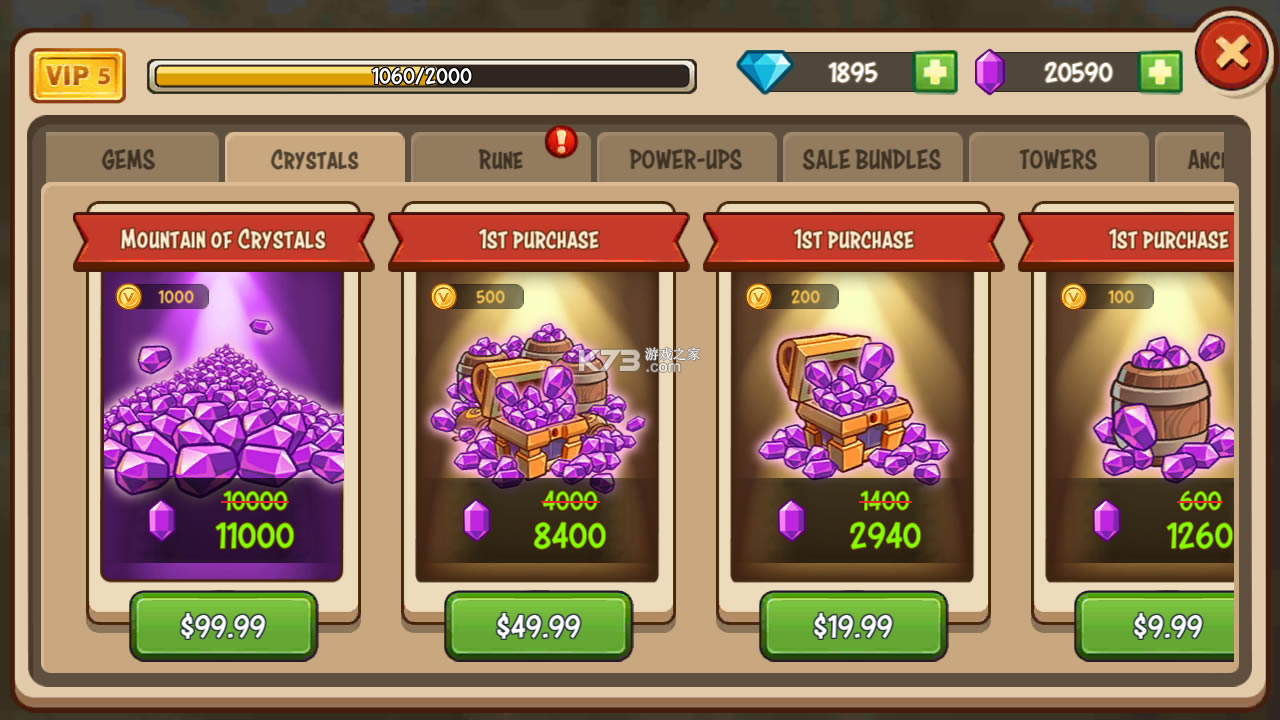The width and height of the screenshot is (1280, 720).
Task: Show the Power-Ups tab
Action: (686, 160)
